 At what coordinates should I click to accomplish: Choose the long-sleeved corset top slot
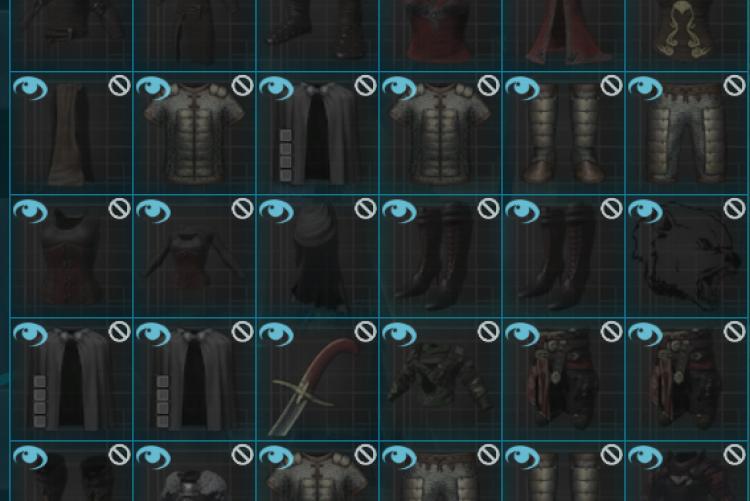(193, 260)
